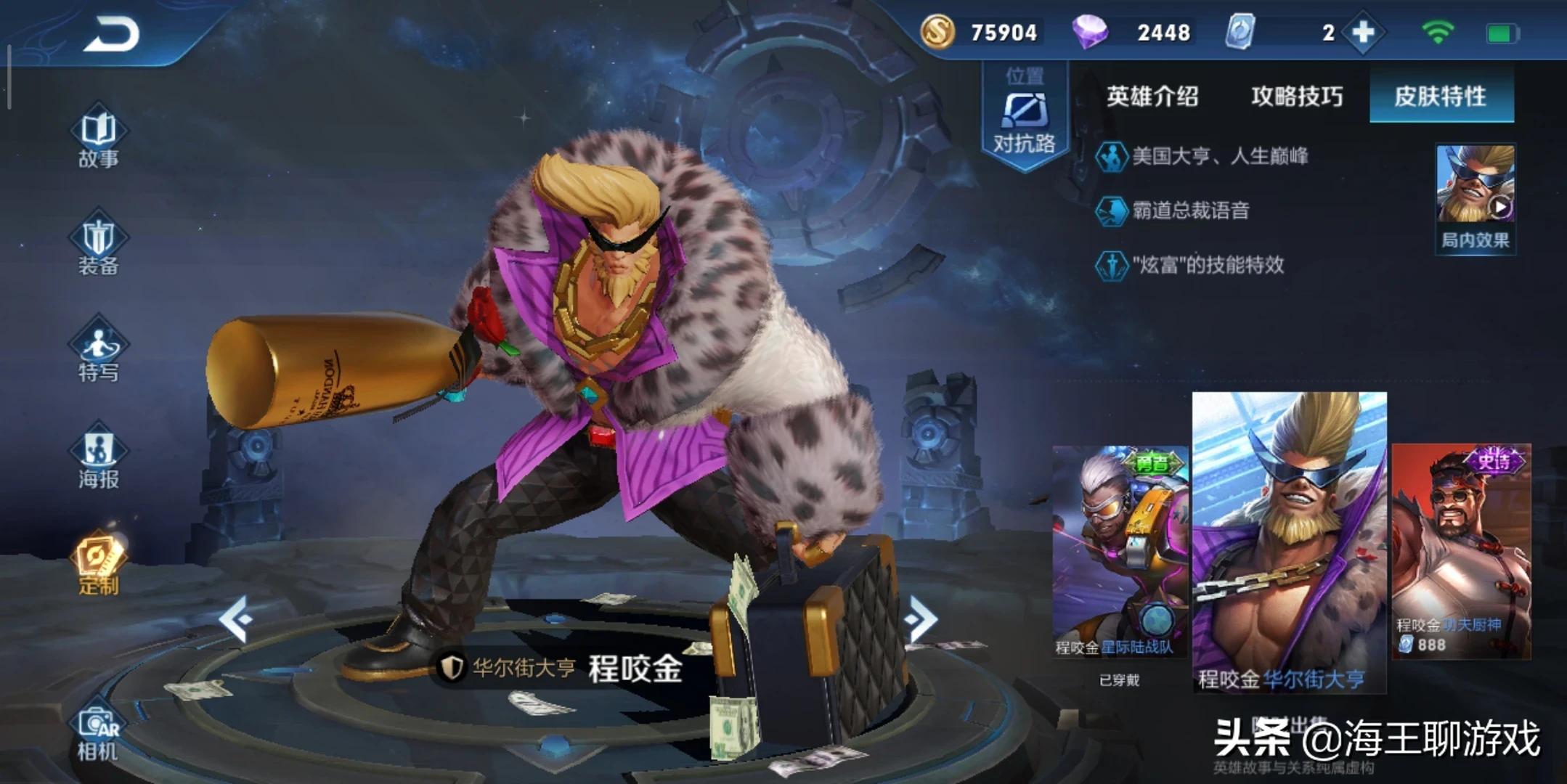The width and height of the screenshot is (1567, 784).
Task: Select the 皮肤特性 tab
Action: [x=1441, y=97]
